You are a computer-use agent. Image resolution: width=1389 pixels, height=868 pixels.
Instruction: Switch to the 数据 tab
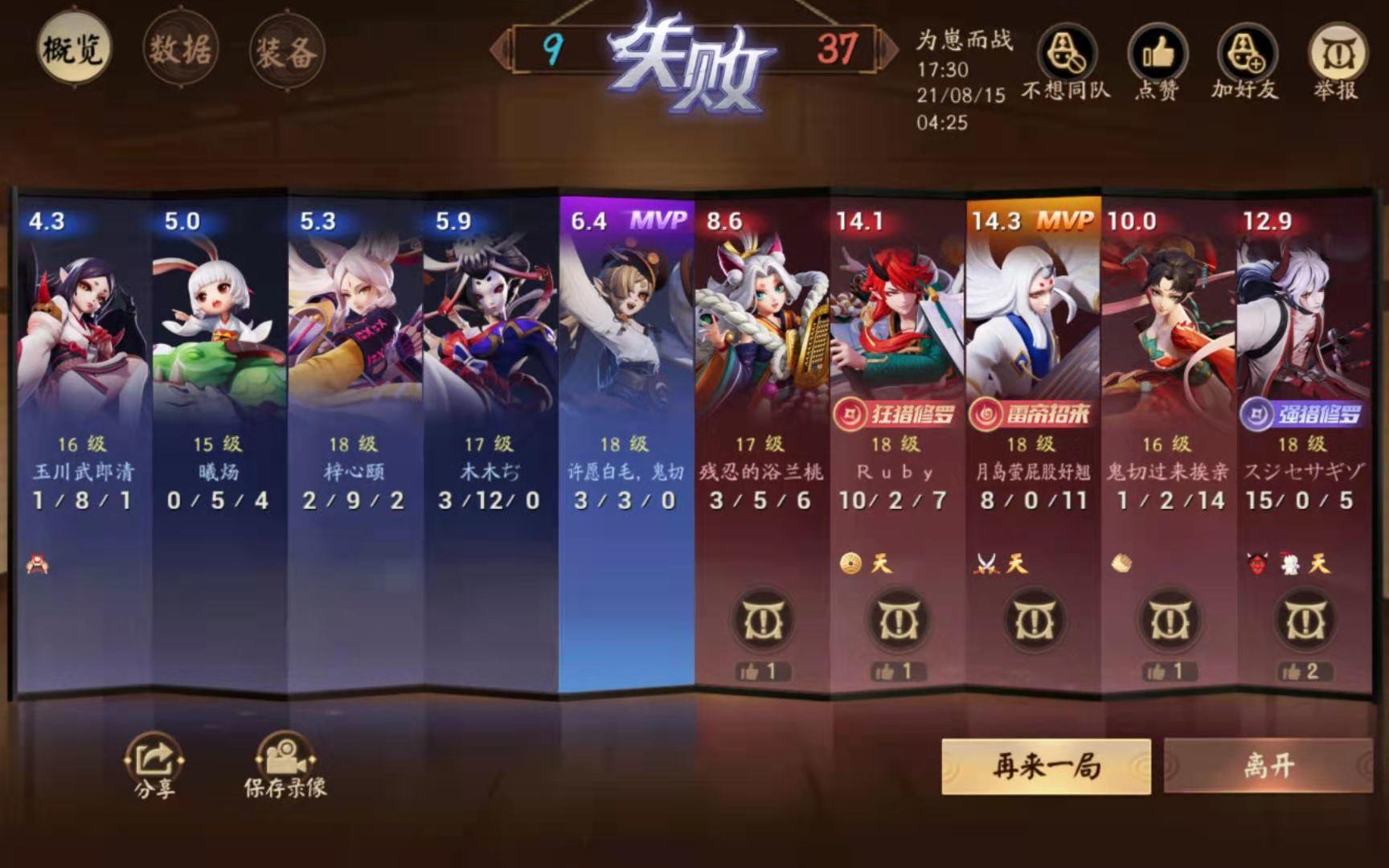[x=181, y=46]
